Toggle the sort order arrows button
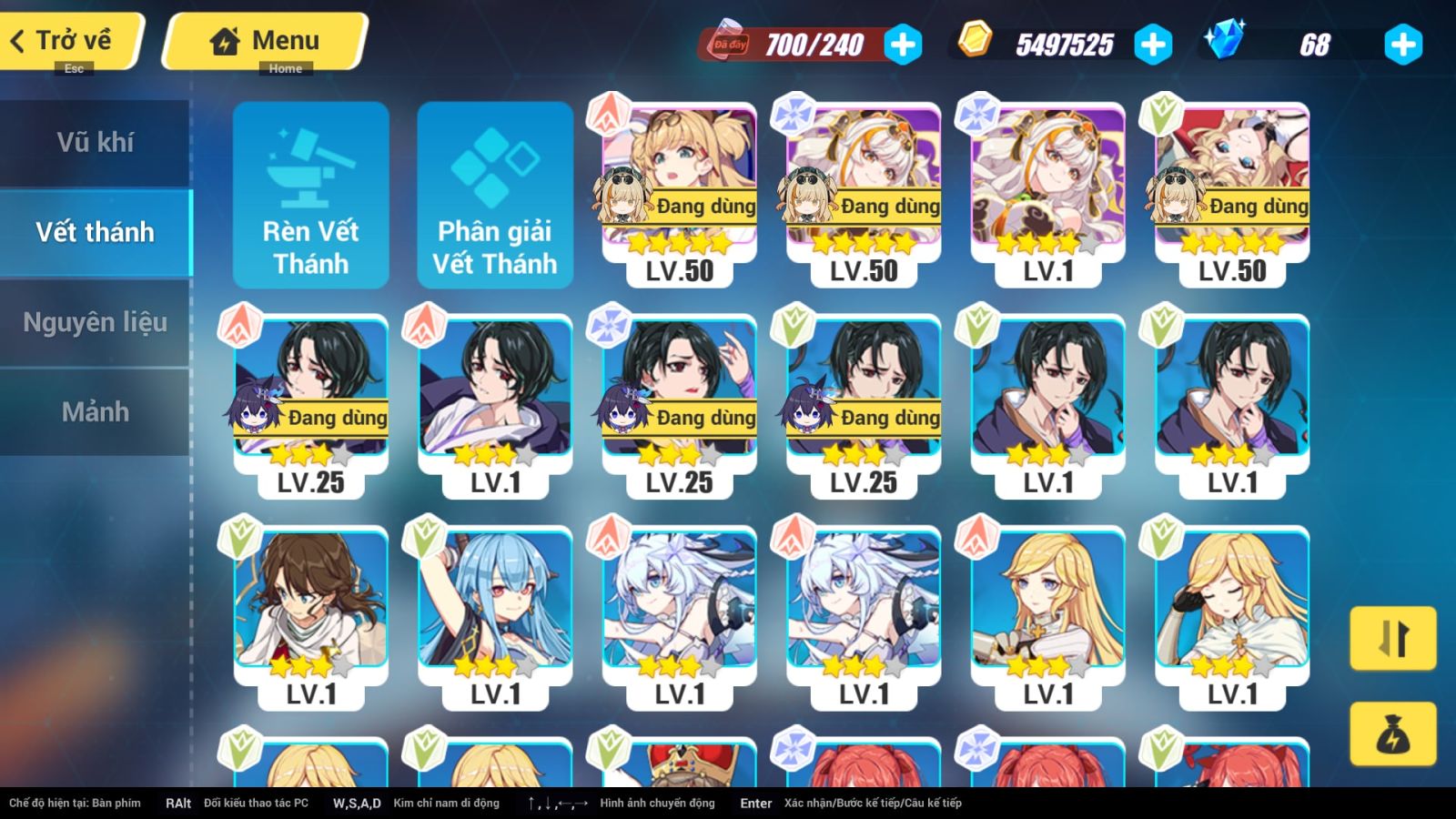This screenshot has width=1456, height=819. (x=1392, y=638)
